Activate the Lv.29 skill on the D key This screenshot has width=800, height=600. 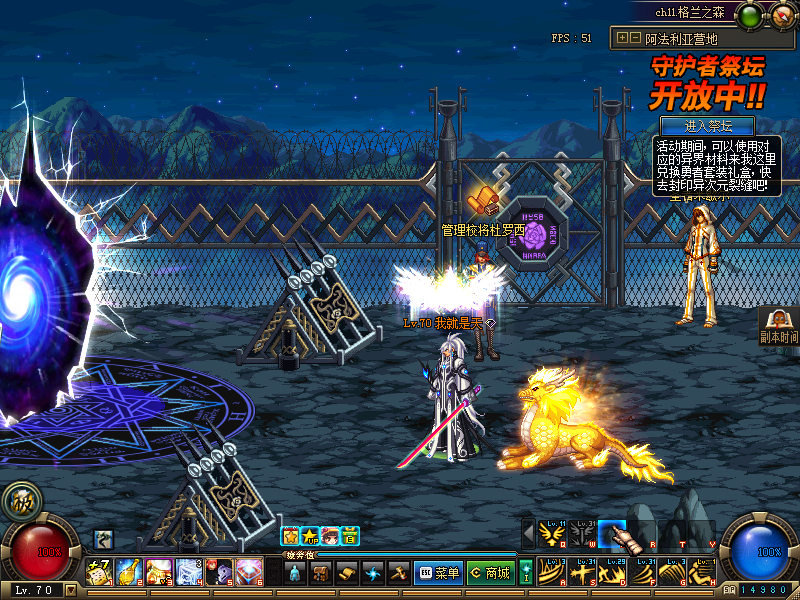(612, 573)
